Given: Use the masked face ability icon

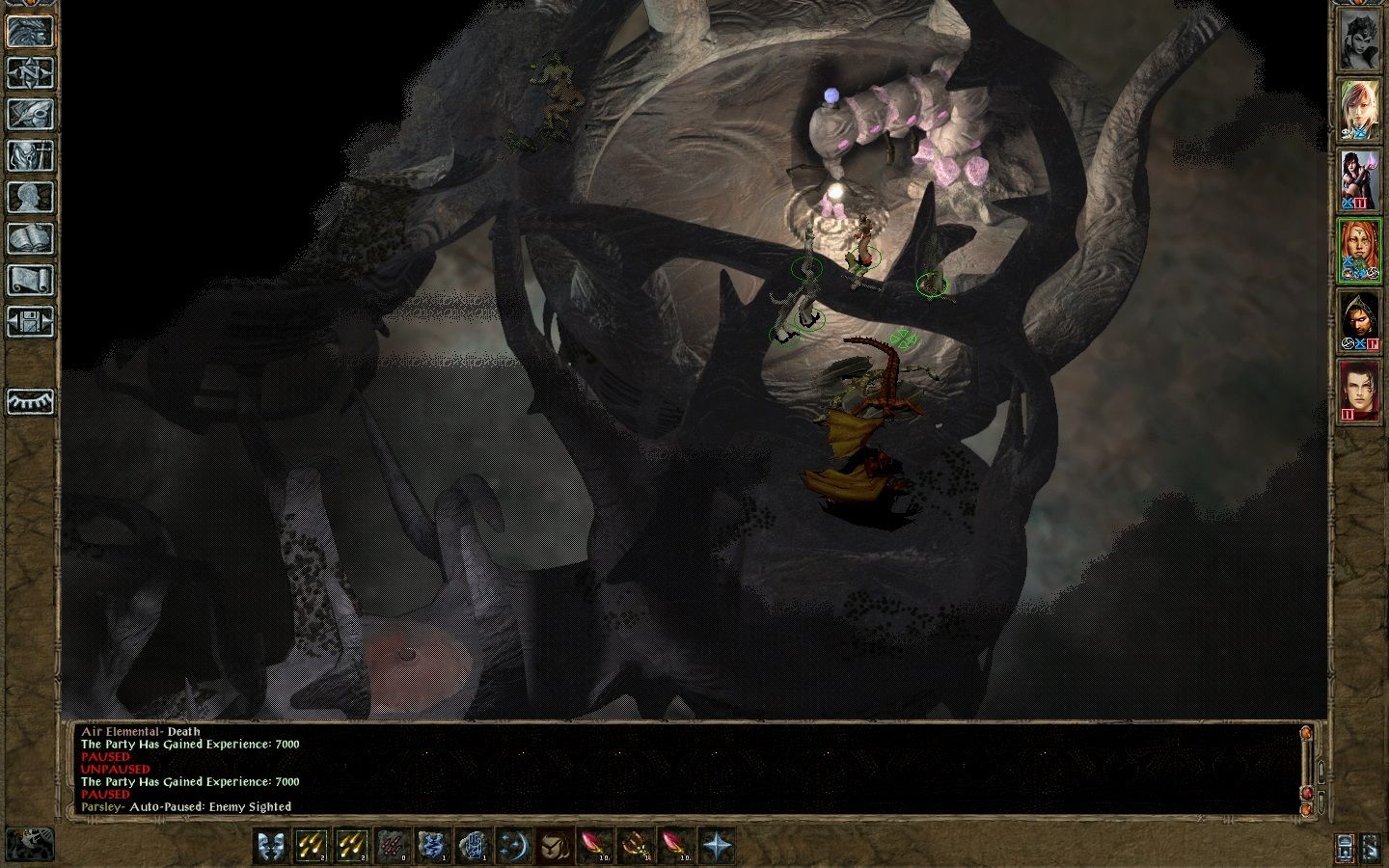Looking at the screenshot, I should pos(554,846).
